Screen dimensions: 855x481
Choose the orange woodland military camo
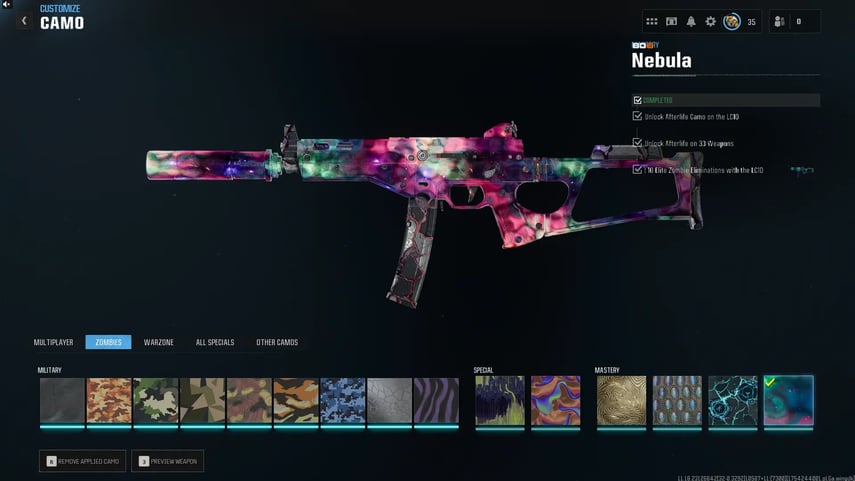(109, 400)
